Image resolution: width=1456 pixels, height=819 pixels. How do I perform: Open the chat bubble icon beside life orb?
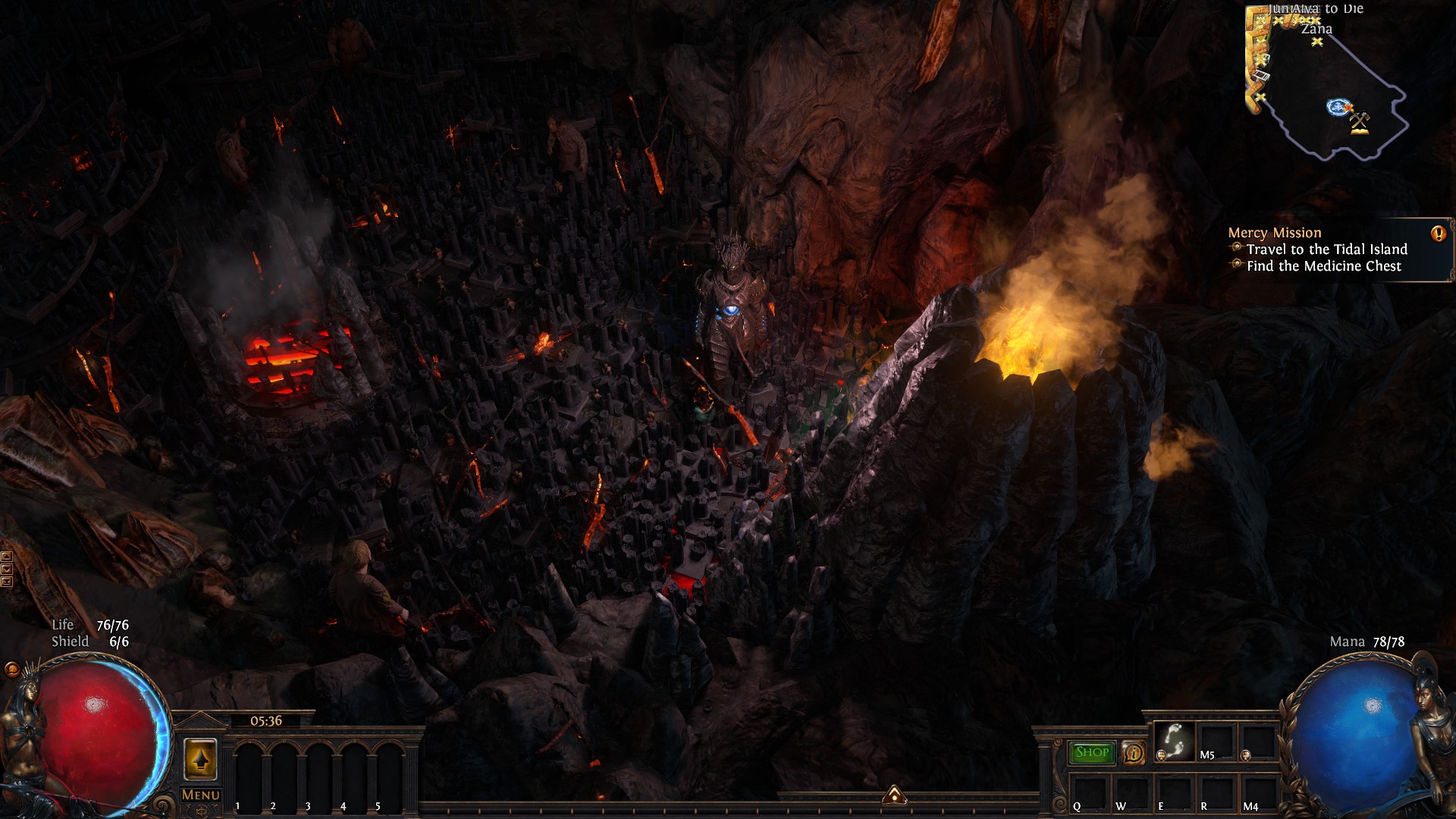(12, 669)
